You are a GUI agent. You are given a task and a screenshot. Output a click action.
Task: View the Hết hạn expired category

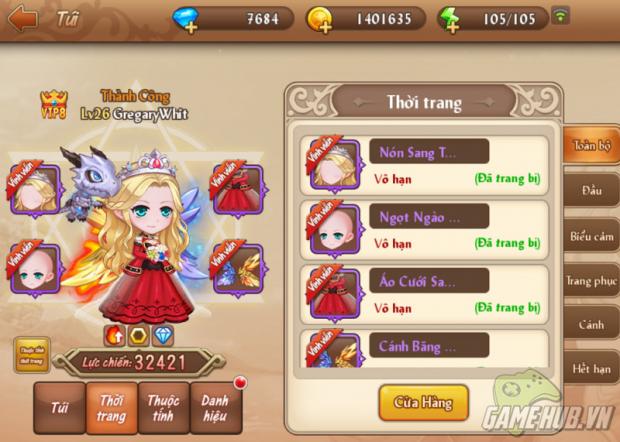tap(591, 371)
